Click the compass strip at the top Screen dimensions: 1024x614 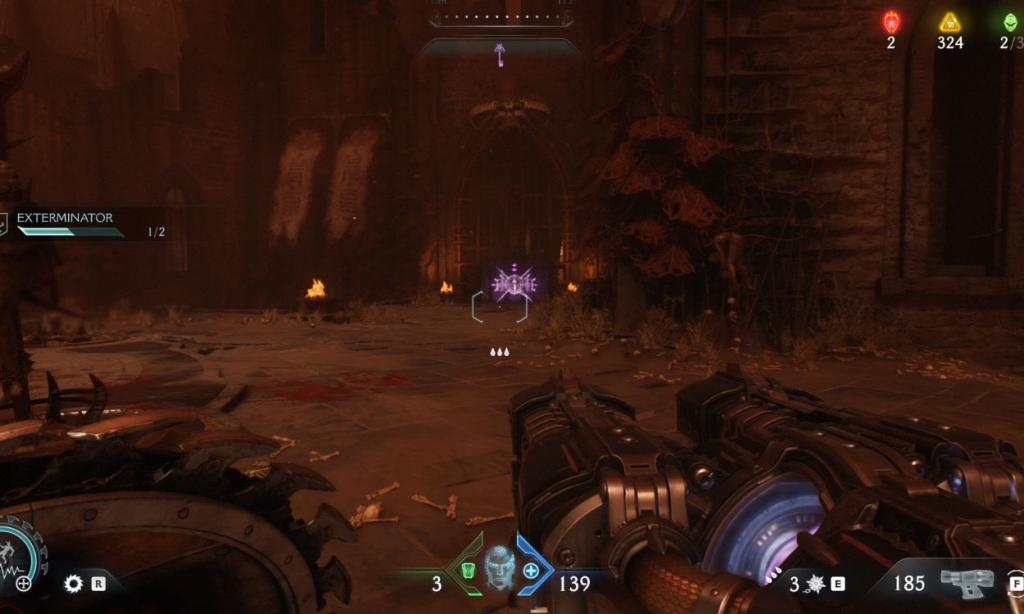pyautogui.click(x=501, y=18)
